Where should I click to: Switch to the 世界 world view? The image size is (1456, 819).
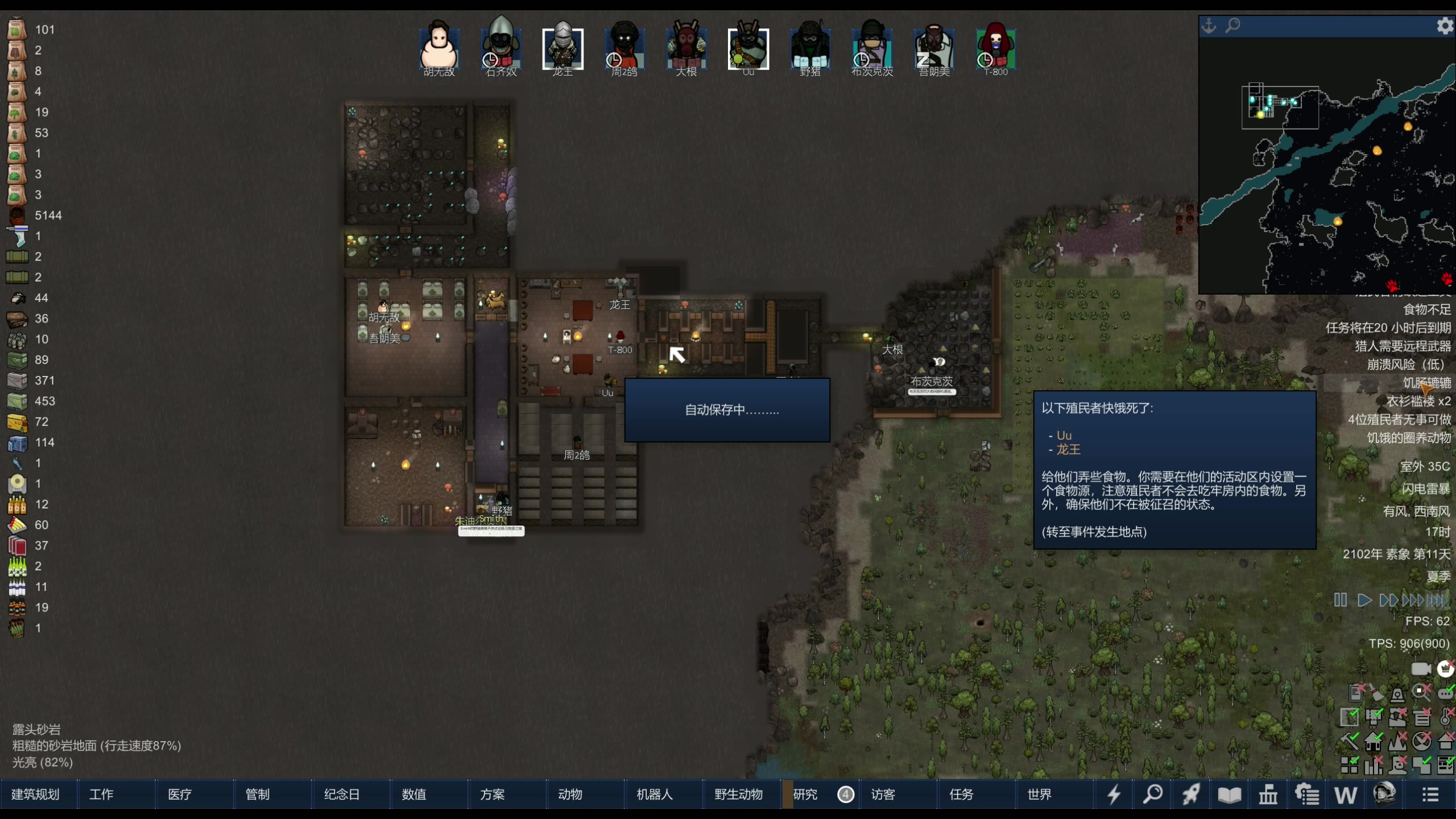coord(1040,794)
